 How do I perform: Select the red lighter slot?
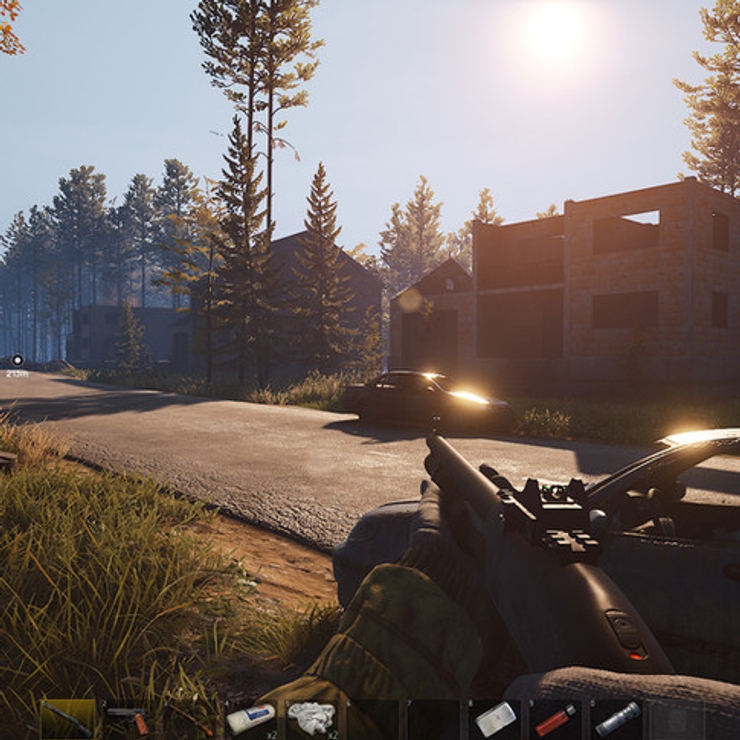point(555,718)
